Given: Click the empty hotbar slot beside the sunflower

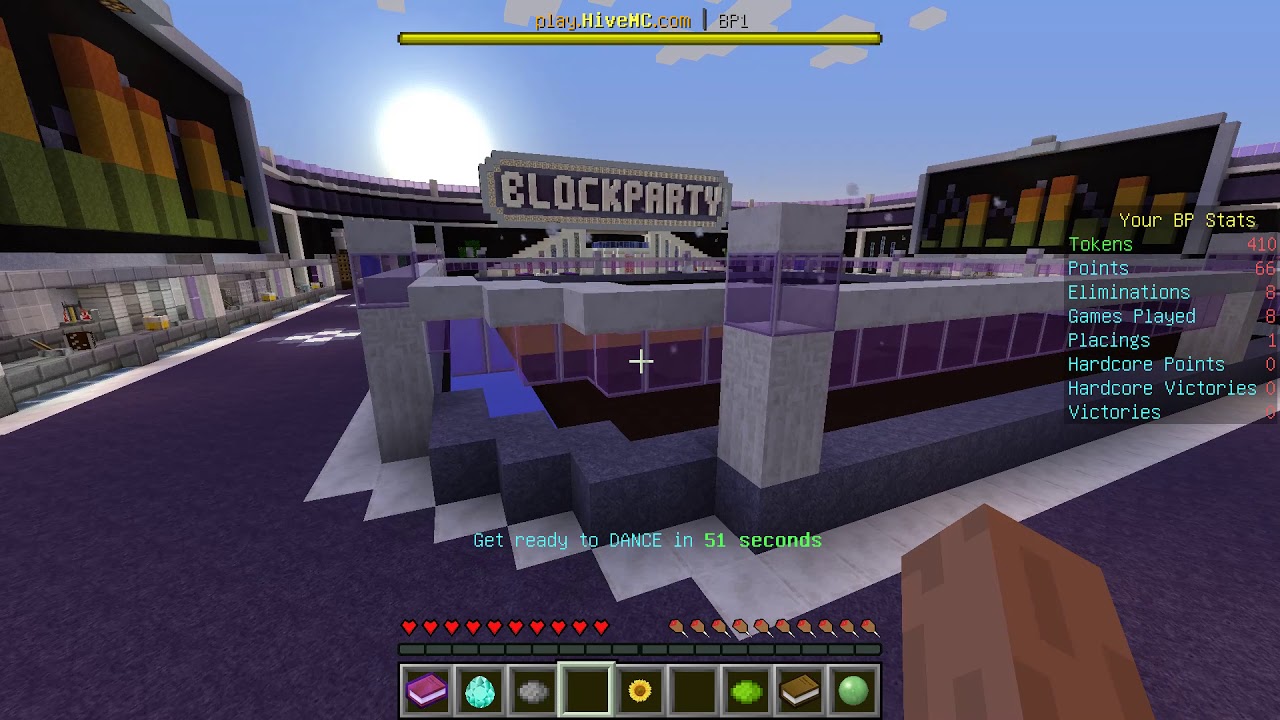Looking at the screenshot, I should point(693,688).
